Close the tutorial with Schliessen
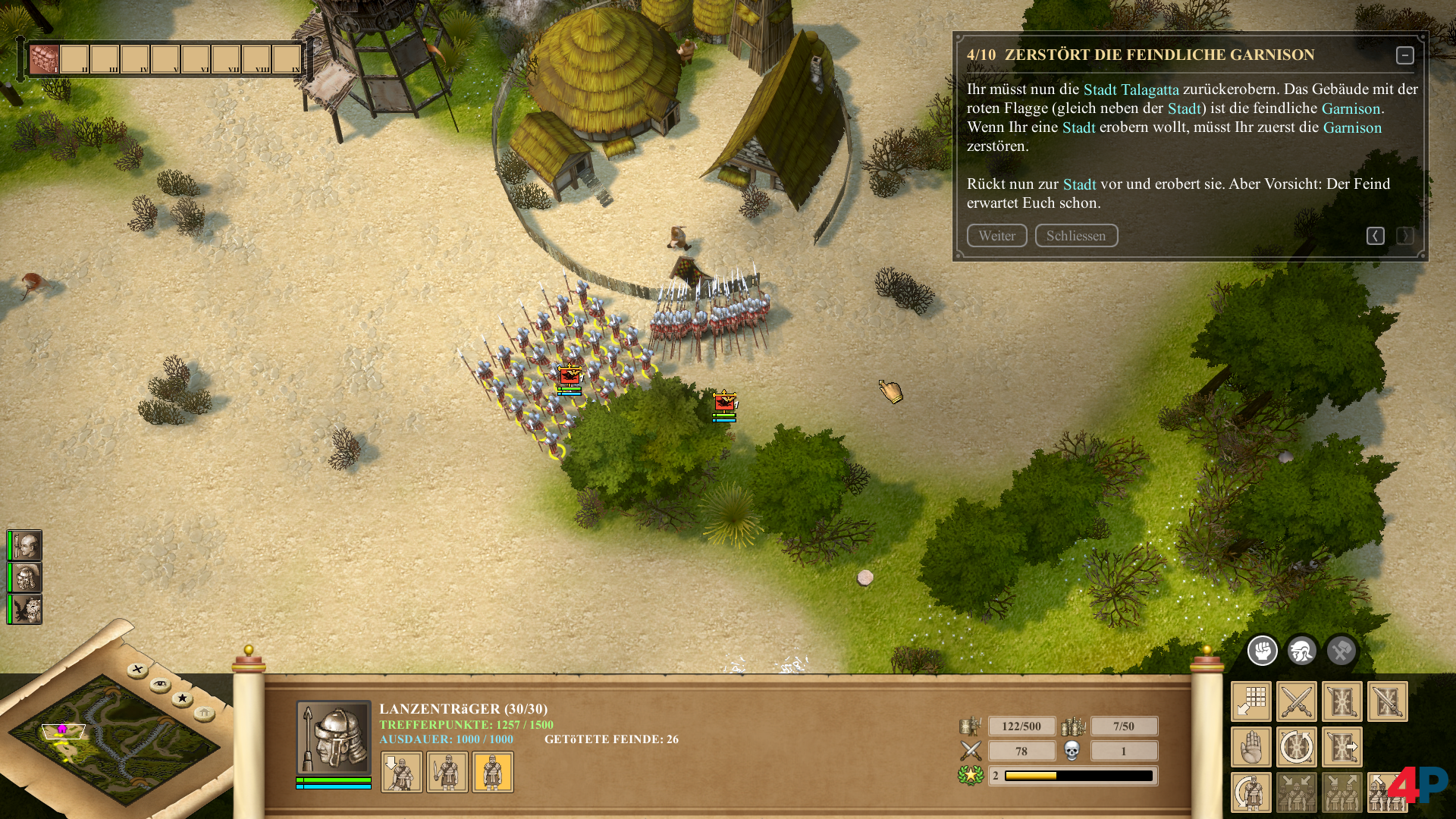 coord(1076,236)
